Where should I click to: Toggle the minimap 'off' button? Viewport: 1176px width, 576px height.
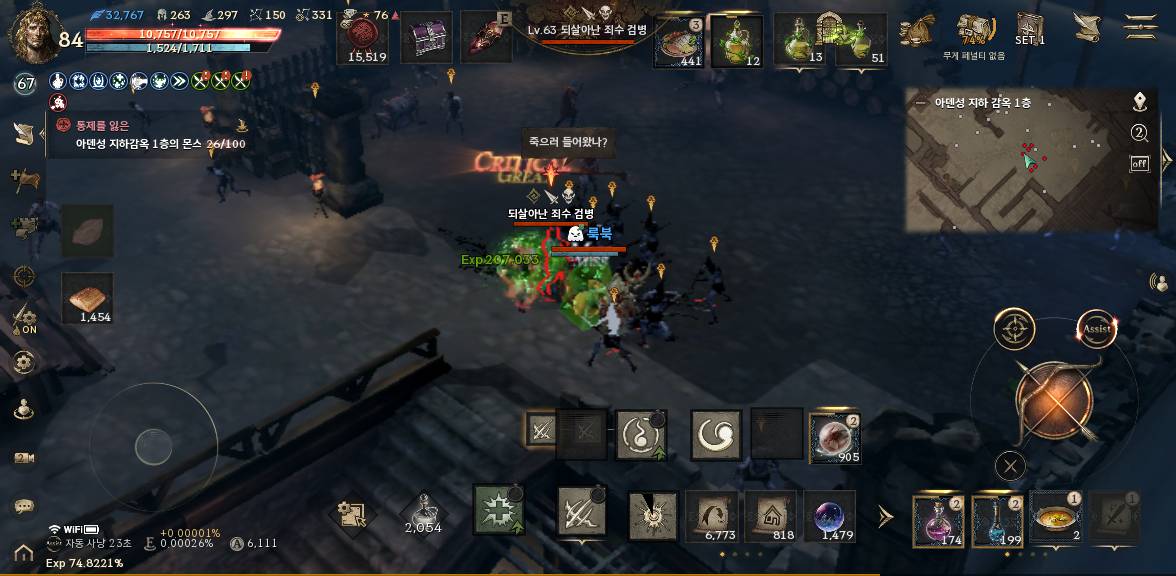click(1139, 164)
